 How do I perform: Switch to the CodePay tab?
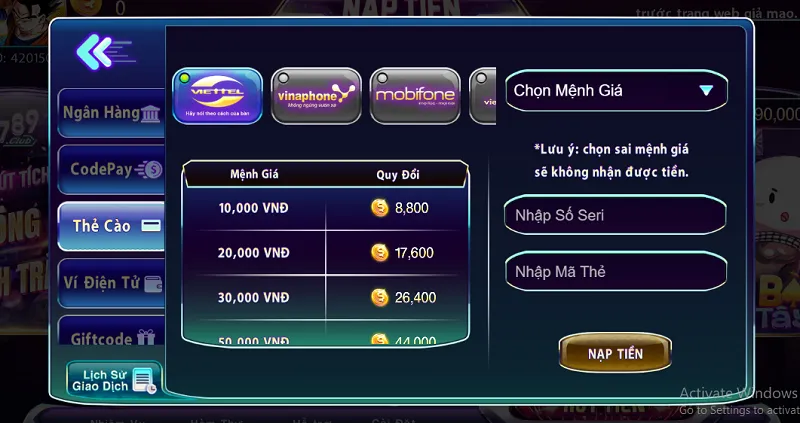(x=110, y=169)
